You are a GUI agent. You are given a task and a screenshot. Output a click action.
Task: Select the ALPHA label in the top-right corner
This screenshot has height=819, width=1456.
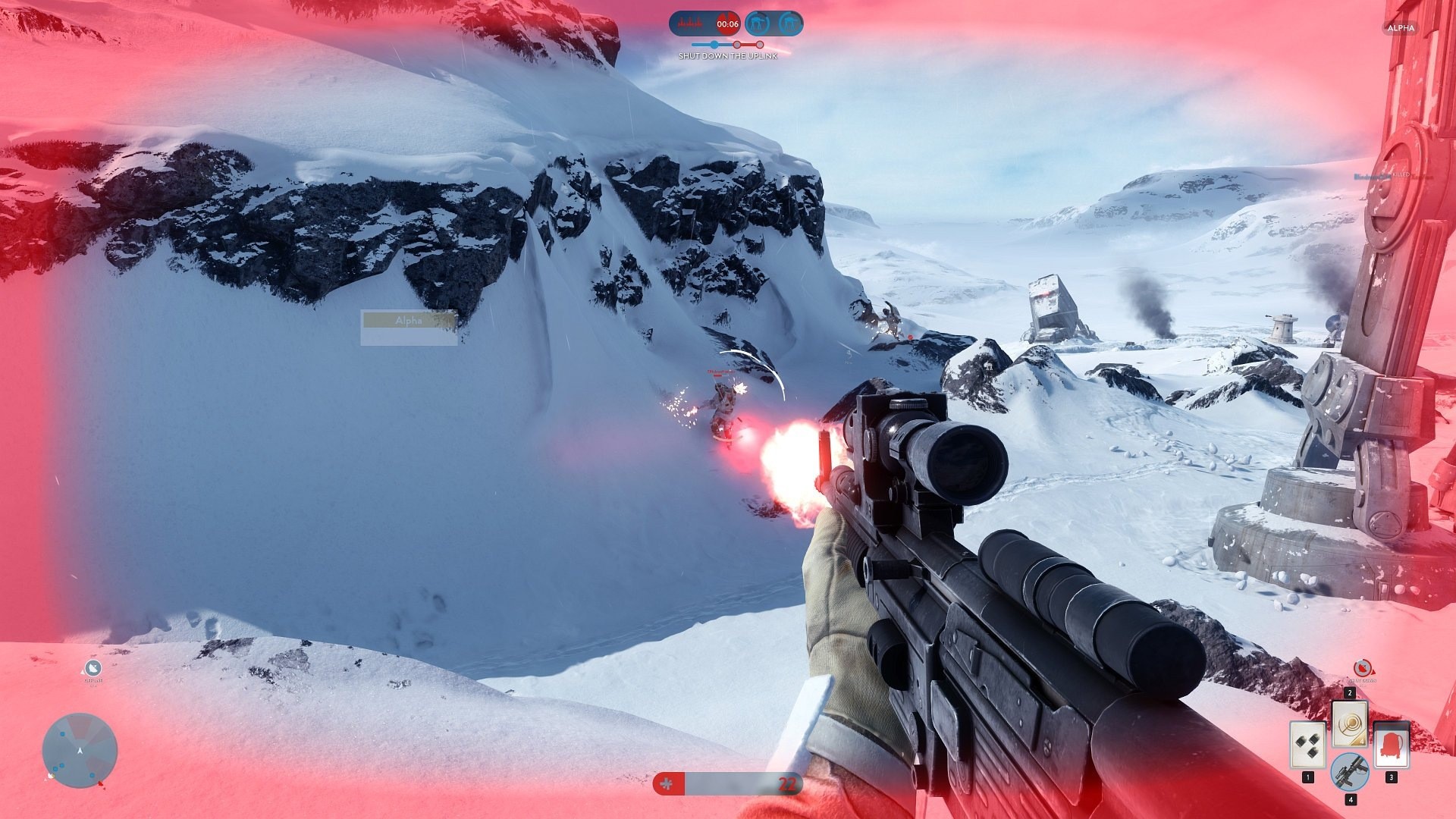point(1400,28)
